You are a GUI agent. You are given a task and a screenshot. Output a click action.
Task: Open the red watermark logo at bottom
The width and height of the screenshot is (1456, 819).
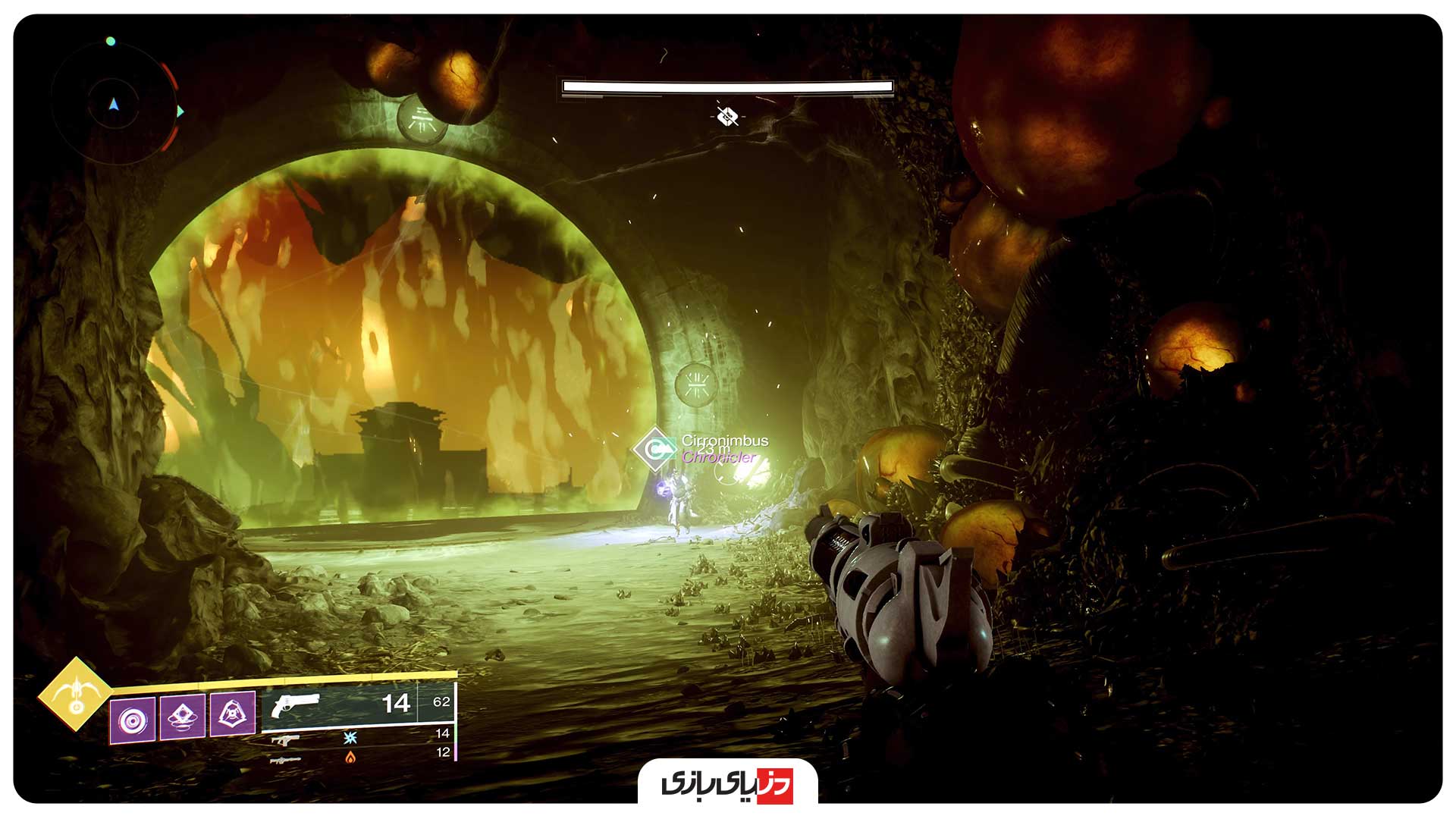tap(727, 784)
